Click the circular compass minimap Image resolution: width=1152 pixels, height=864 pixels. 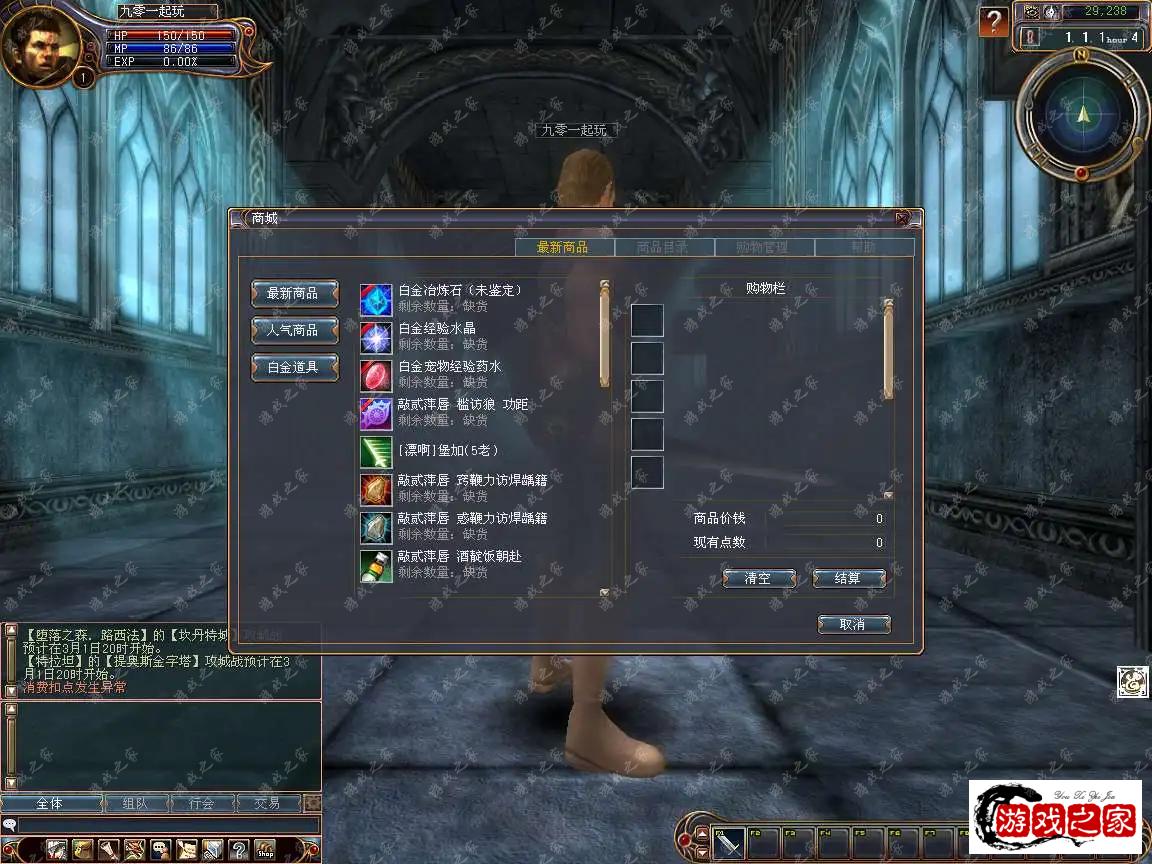(x=1082, y=113)
